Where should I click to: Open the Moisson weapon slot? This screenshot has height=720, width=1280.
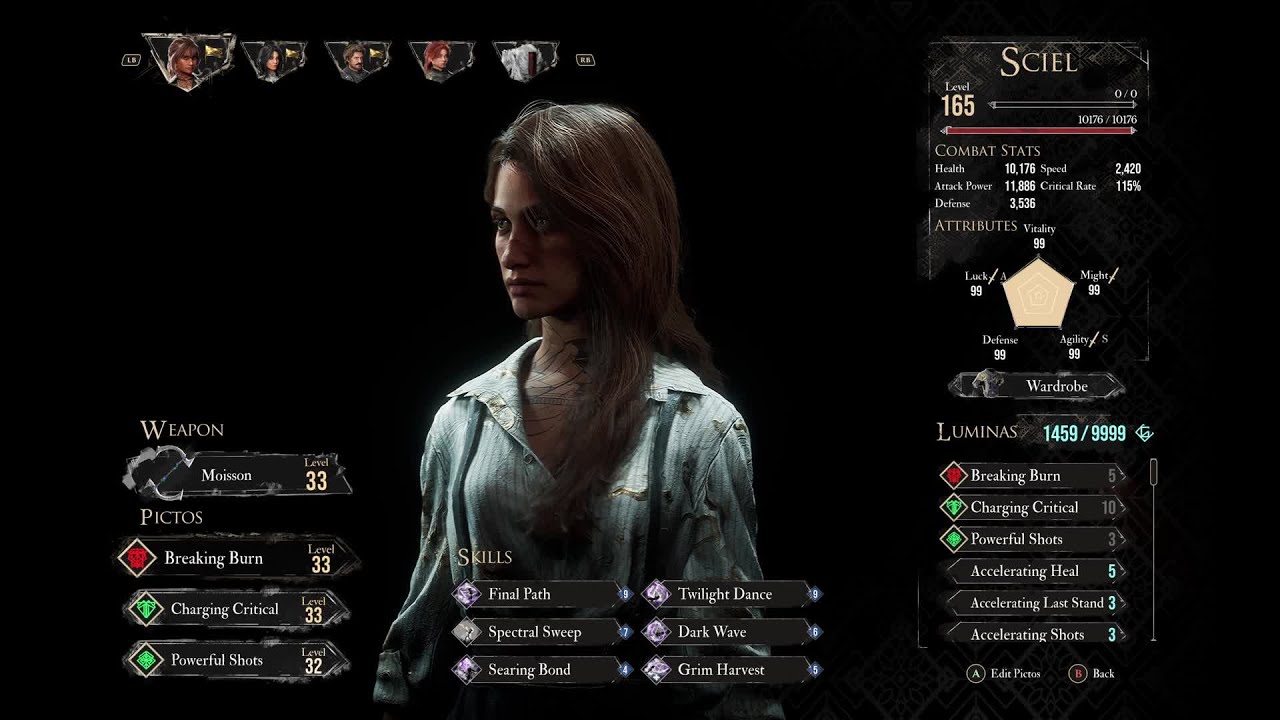click(238, 476)
